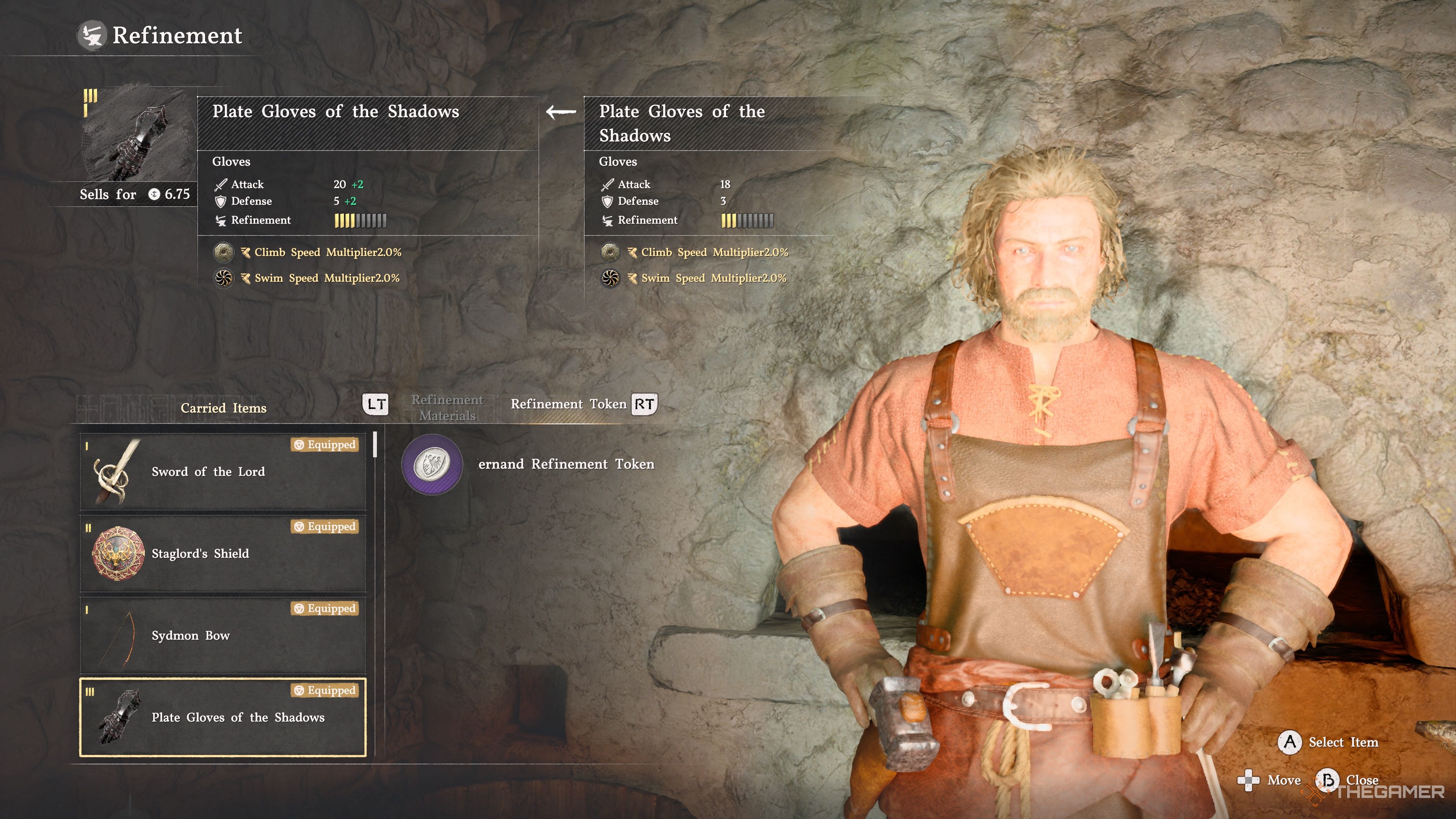Select the Sword of the Lord item
Screen dimensions: 1456x819
coord(223,471)
